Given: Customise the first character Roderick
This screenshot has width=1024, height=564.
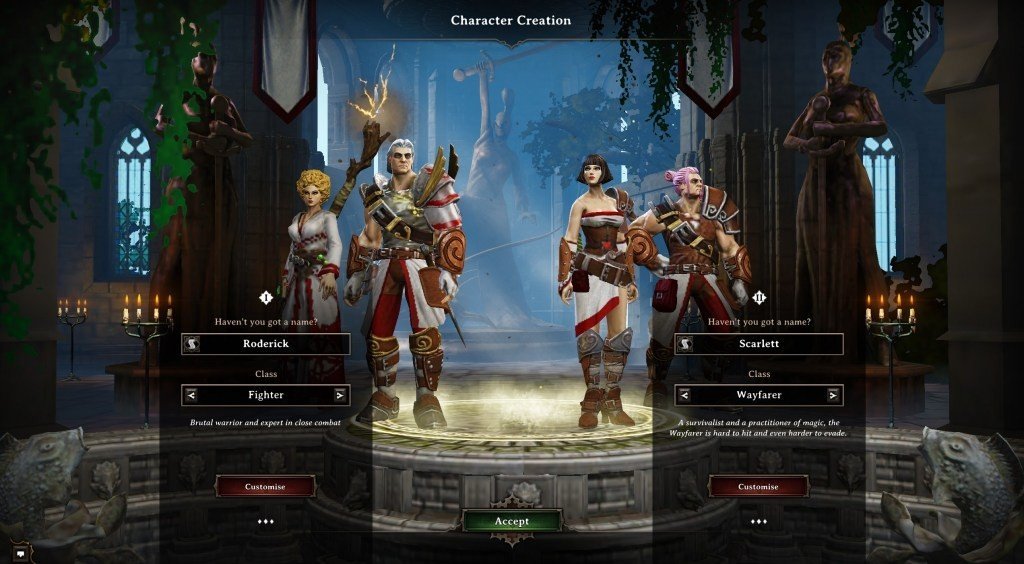Looking at the screenshot, I should (265, 487).
